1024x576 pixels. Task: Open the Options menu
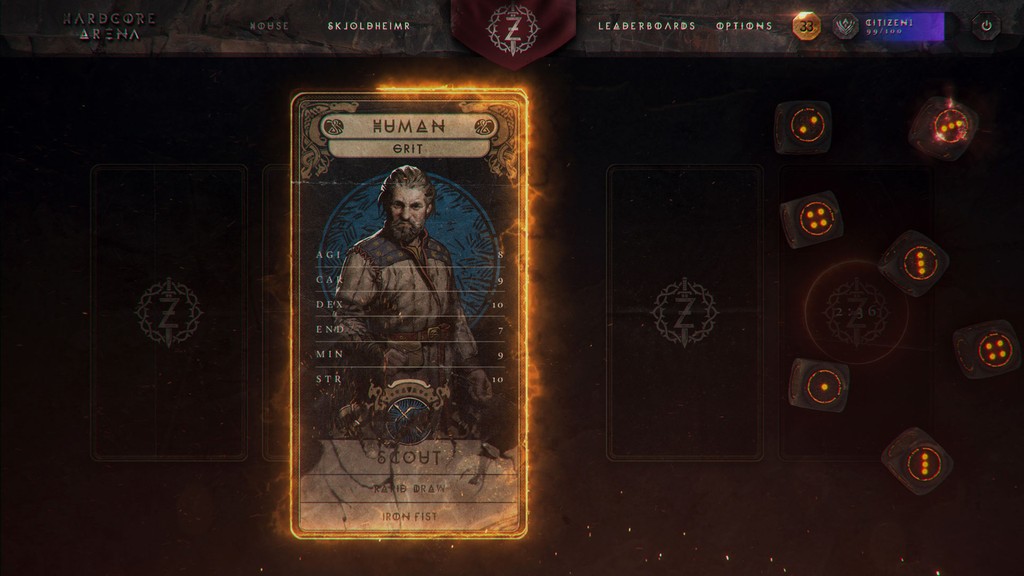pyautogui.click(x=744, y=26)
